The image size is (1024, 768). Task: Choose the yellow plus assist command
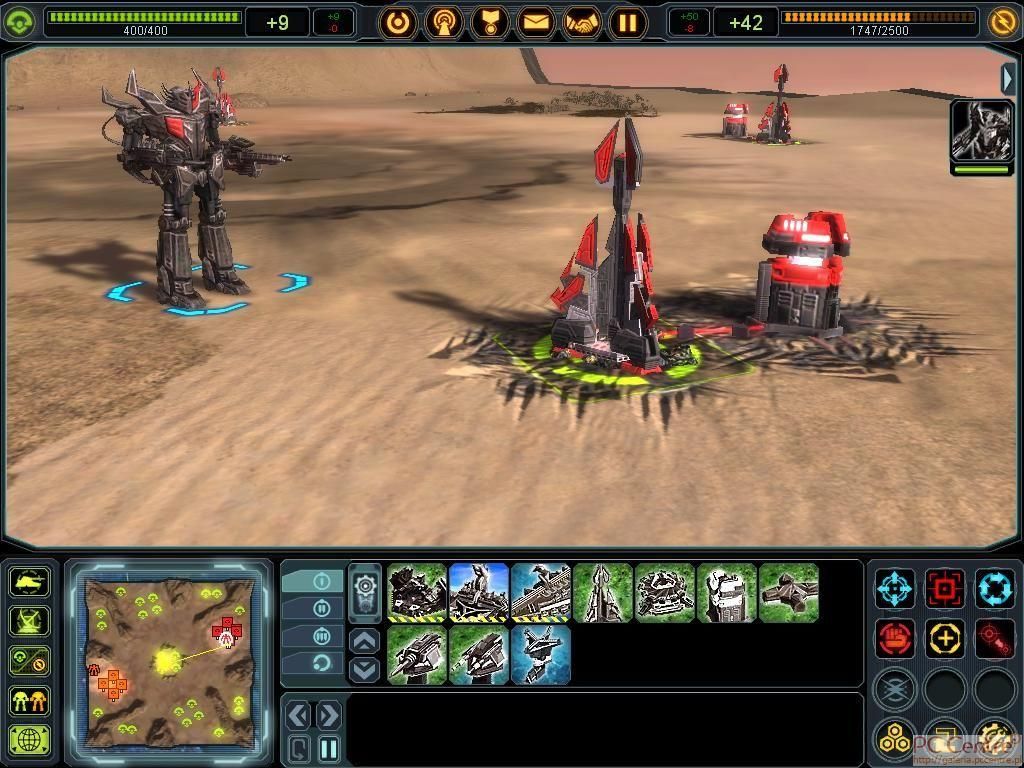(x=945, y=638)
